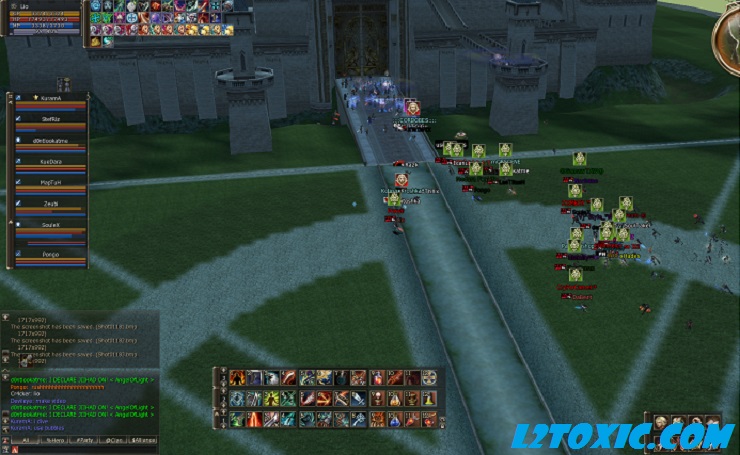Switch to the All chat tab
This screenshot has height=455, width=740.
click(x=25, y=440)
